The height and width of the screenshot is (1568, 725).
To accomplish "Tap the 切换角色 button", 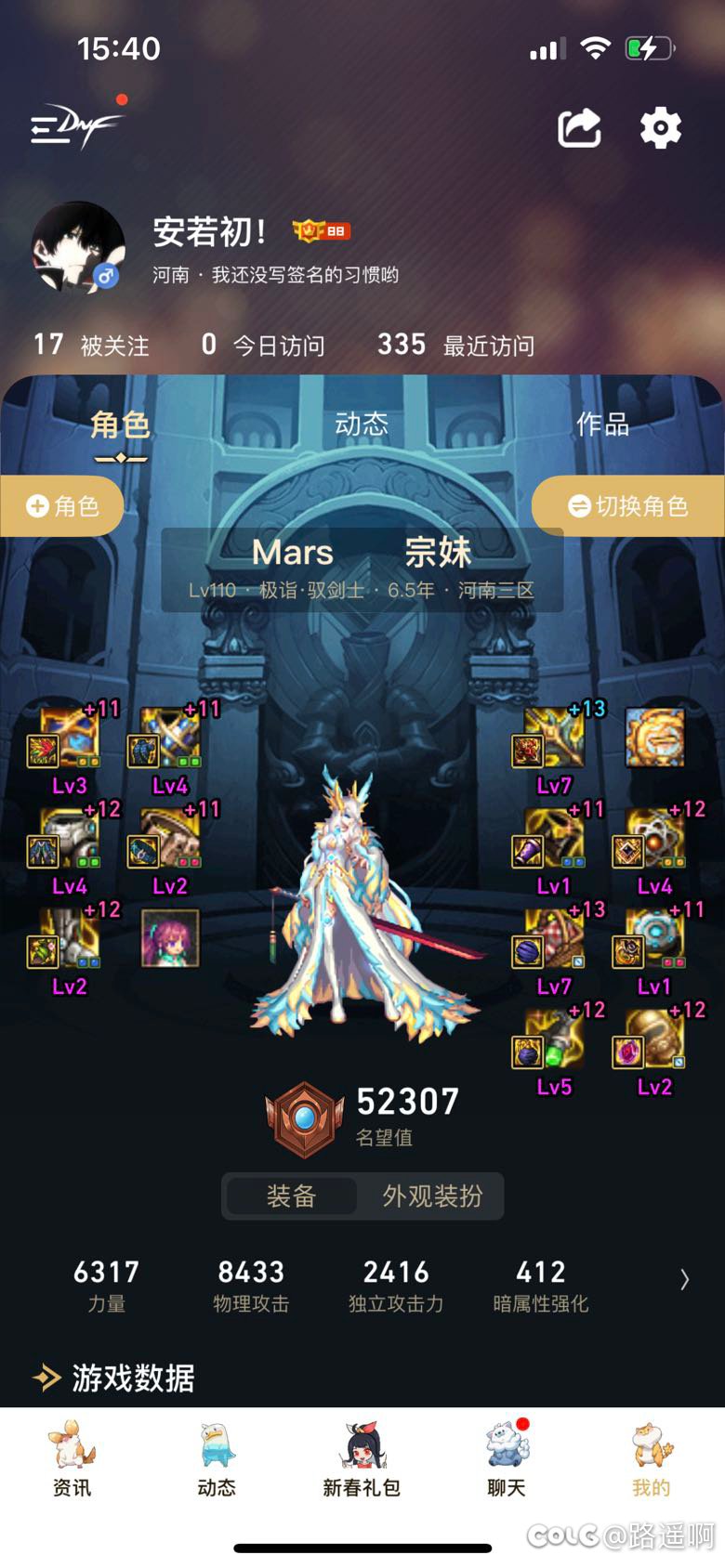I will tap(628, 506).
